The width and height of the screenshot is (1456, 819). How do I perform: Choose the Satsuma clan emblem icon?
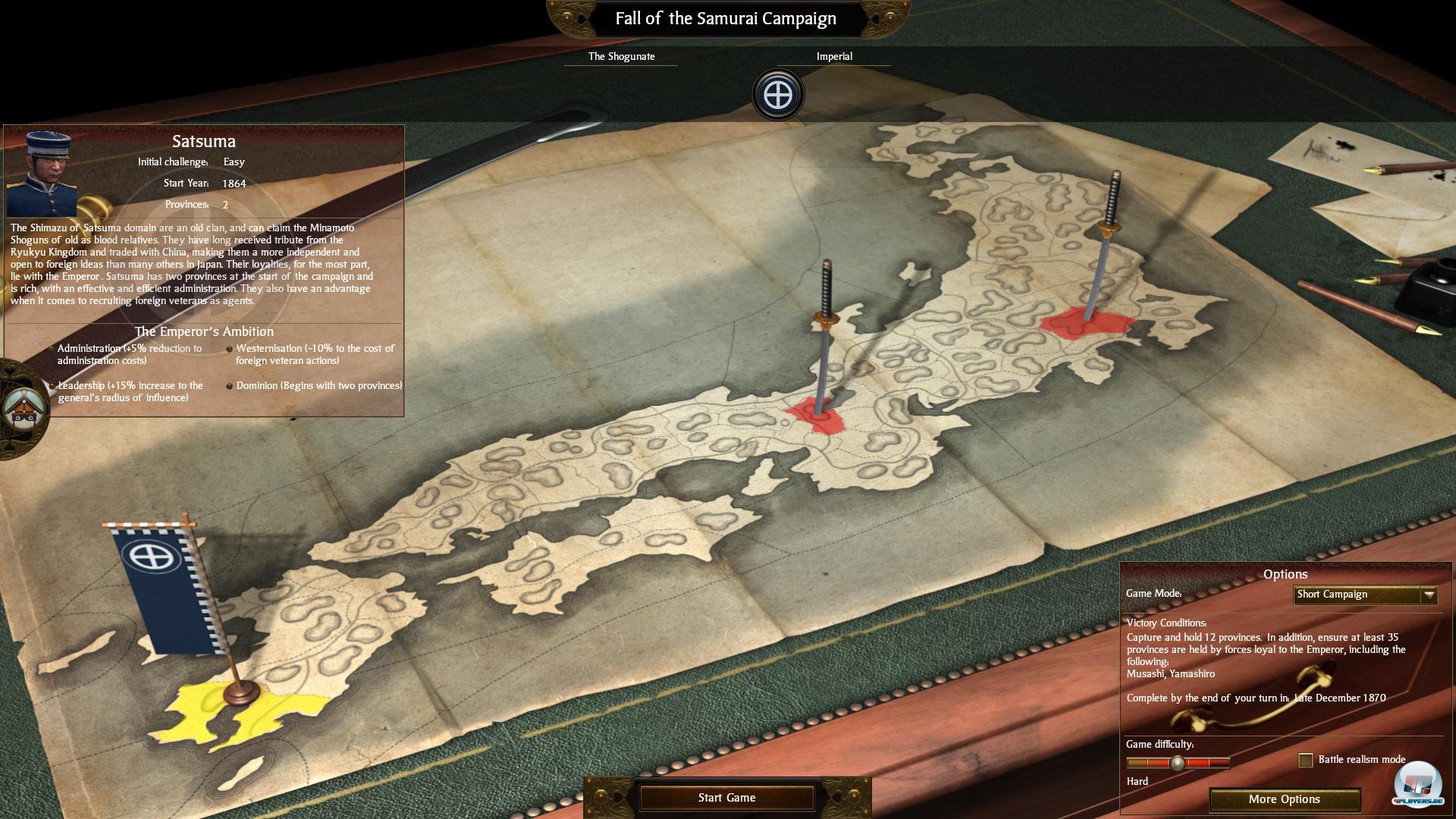pos(778,95)
